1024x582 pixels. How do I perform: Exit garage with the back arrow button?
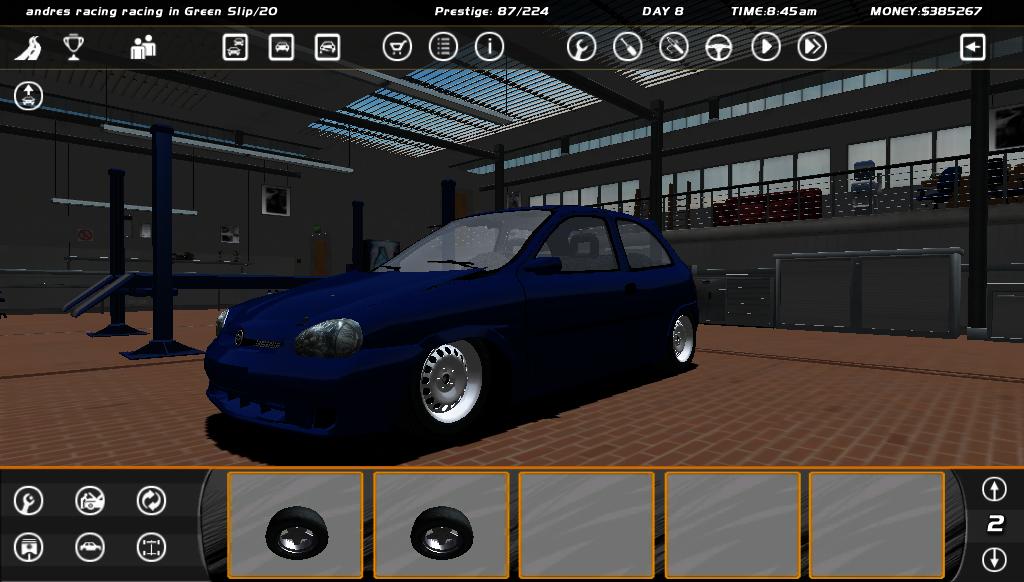[972, 46]
